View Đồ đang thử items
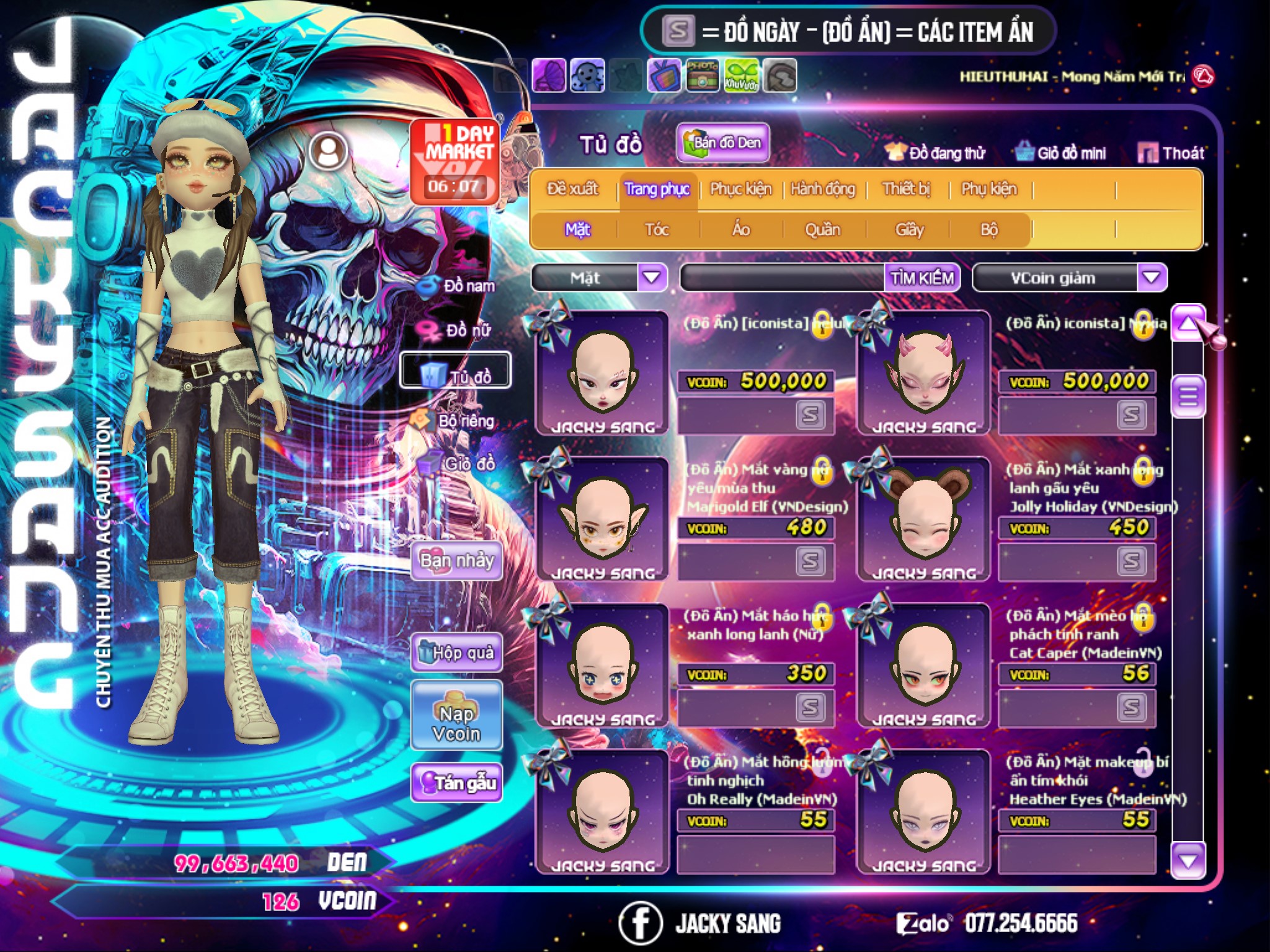Screen dimensions: 1270x952 pos(936,152)
